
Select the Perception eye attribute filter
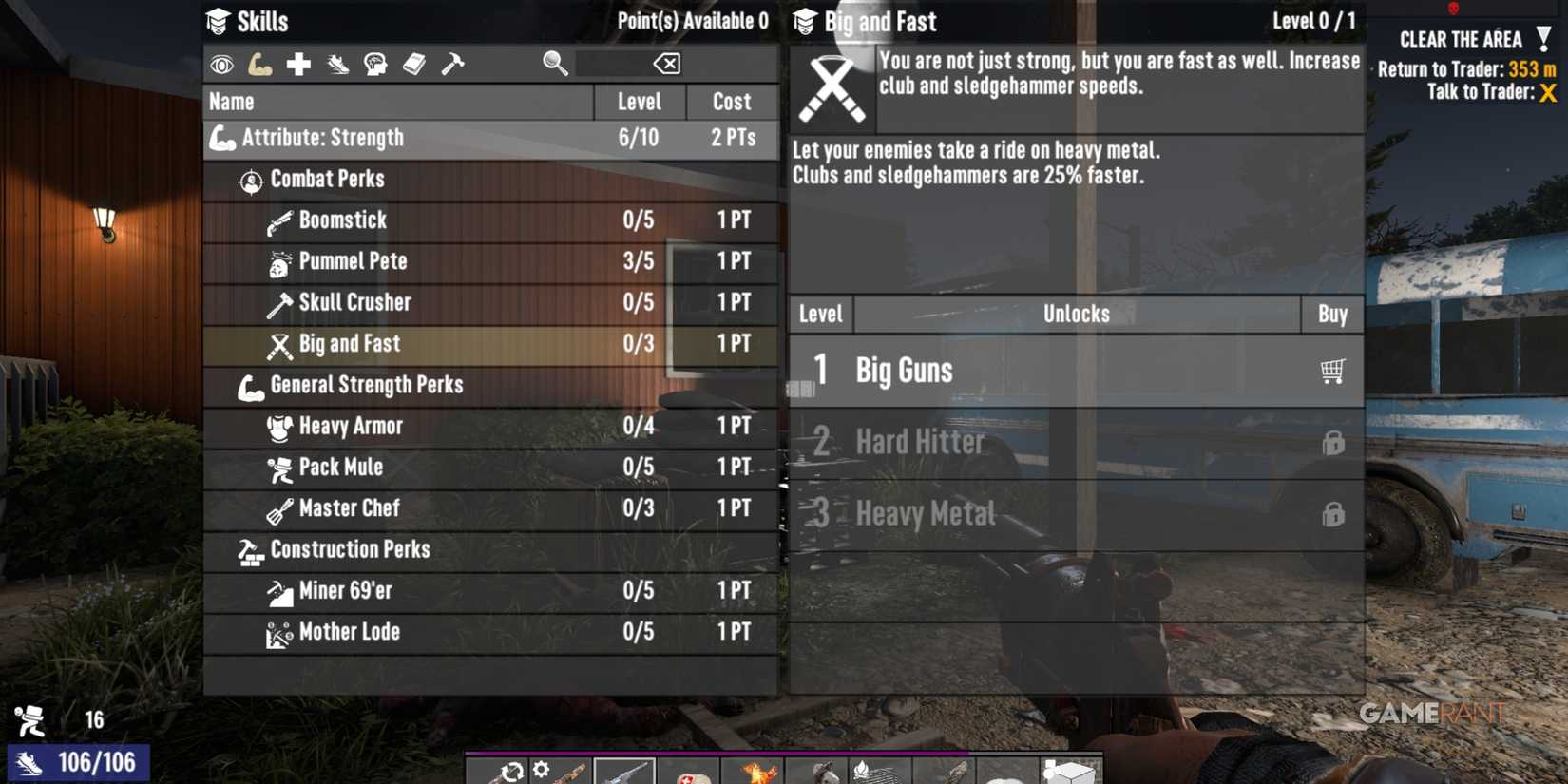click(x=221, y=63)
